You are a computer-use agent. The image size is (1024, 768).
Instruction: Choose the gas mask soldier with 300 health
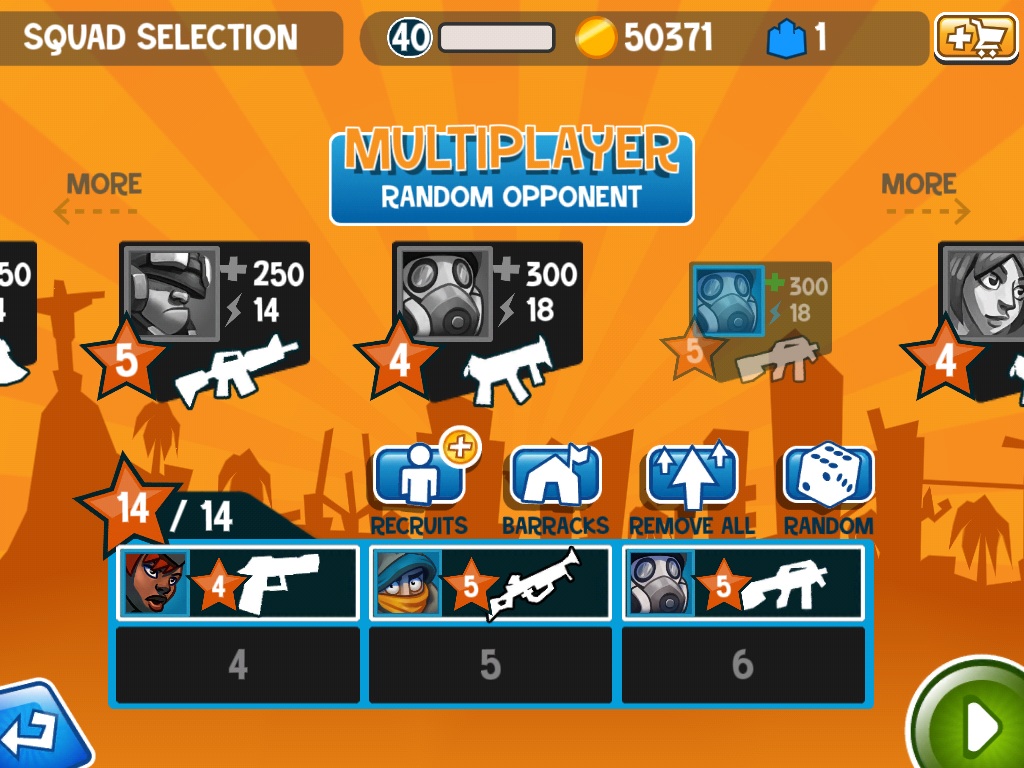coord(487,320)
